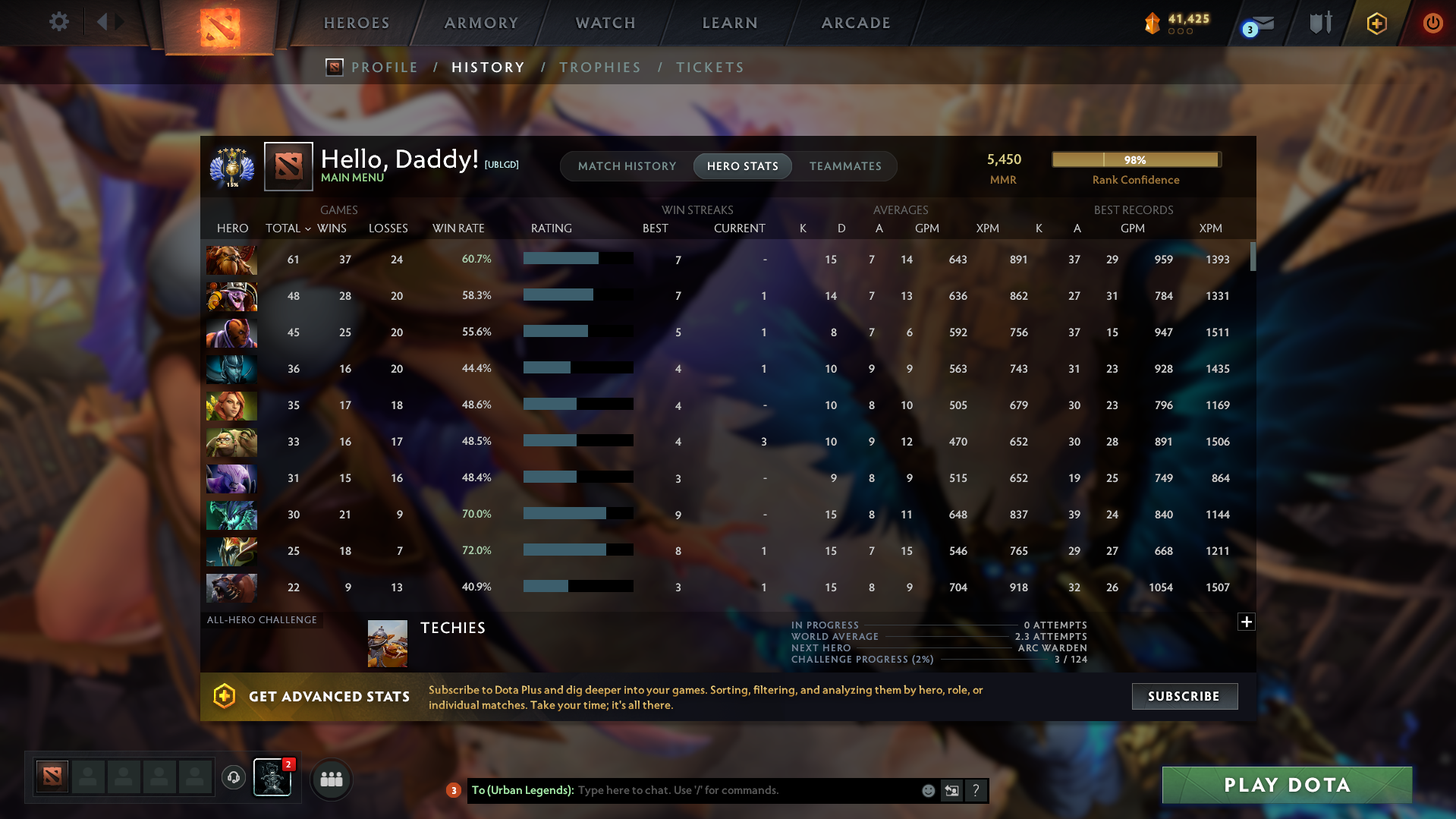Click the chat input field
The height and width of the screenshot is (819, 1456).
(x=721, y=789)
